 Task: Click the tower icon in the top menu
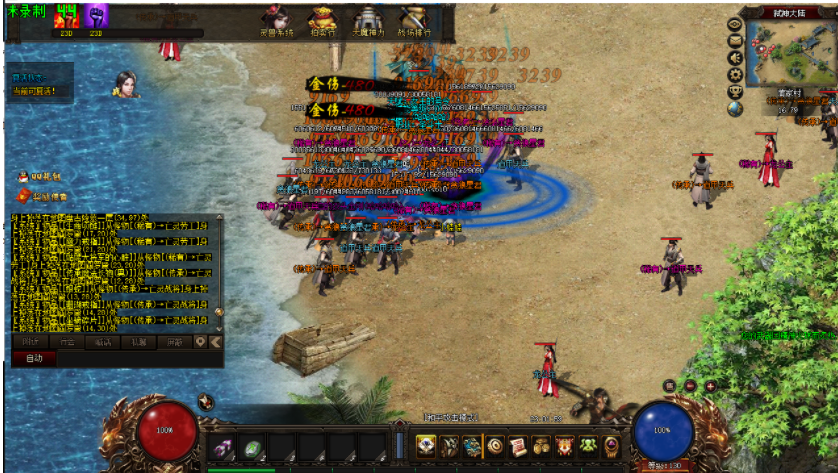click(x=367, y=20)
